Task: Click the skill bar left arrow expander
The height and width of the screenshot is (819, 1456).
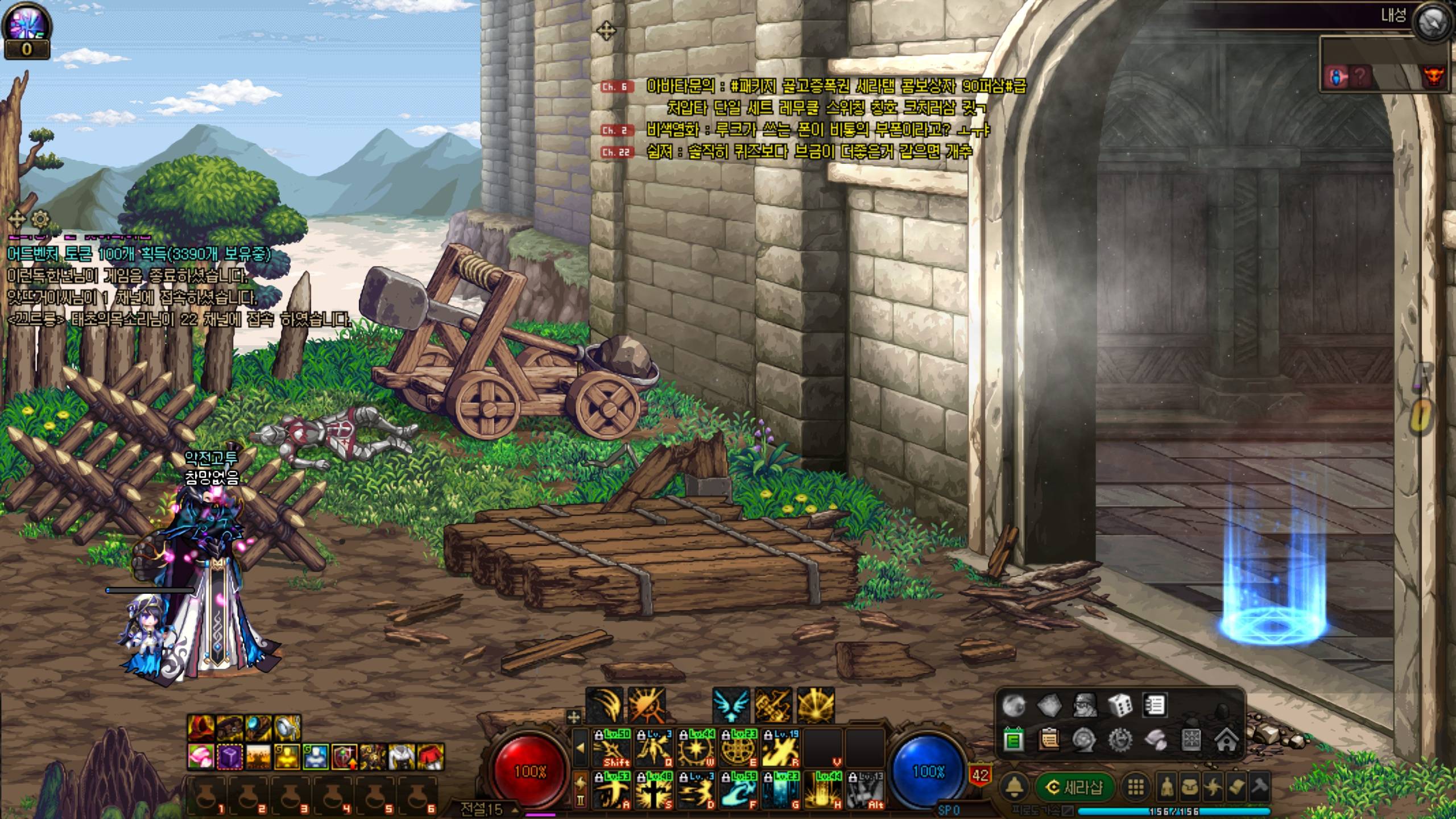Action: point(580,747)
